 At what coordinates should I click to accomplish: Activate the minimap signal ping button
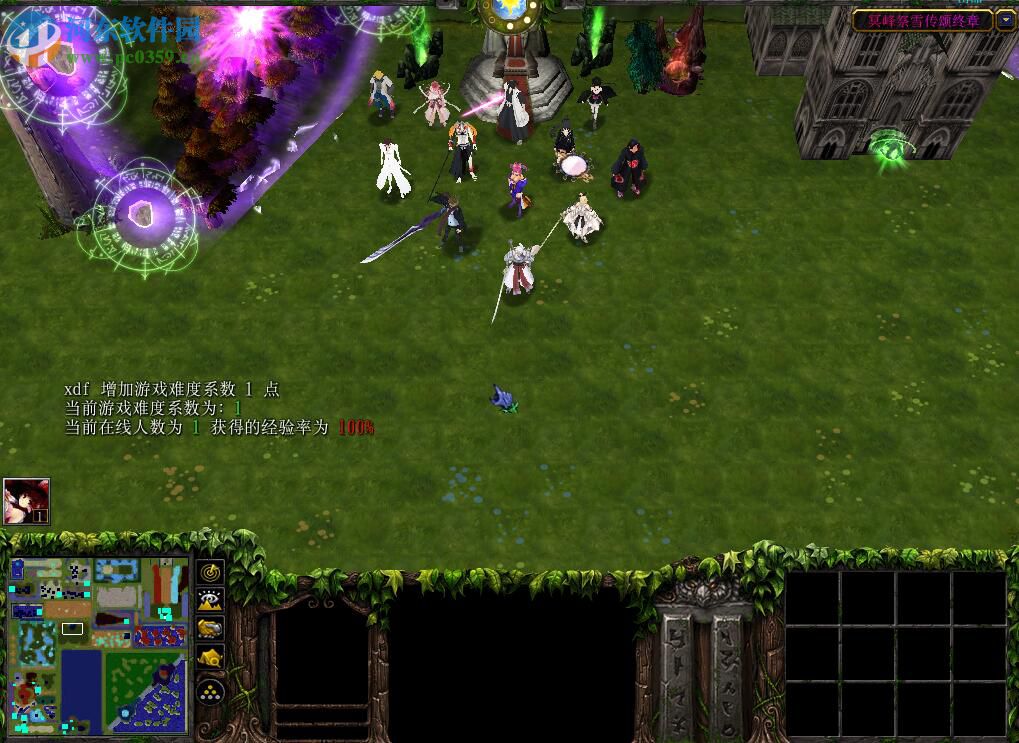[210, 572]
